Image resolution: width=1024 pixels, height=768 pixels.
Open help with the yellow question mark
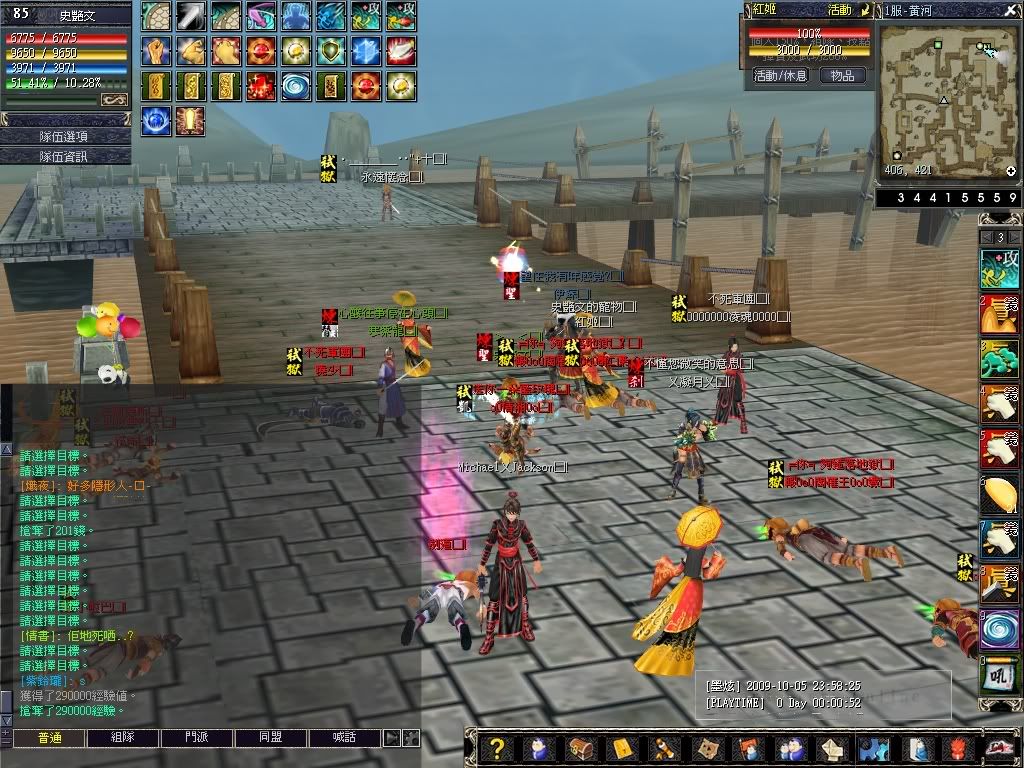495,748
